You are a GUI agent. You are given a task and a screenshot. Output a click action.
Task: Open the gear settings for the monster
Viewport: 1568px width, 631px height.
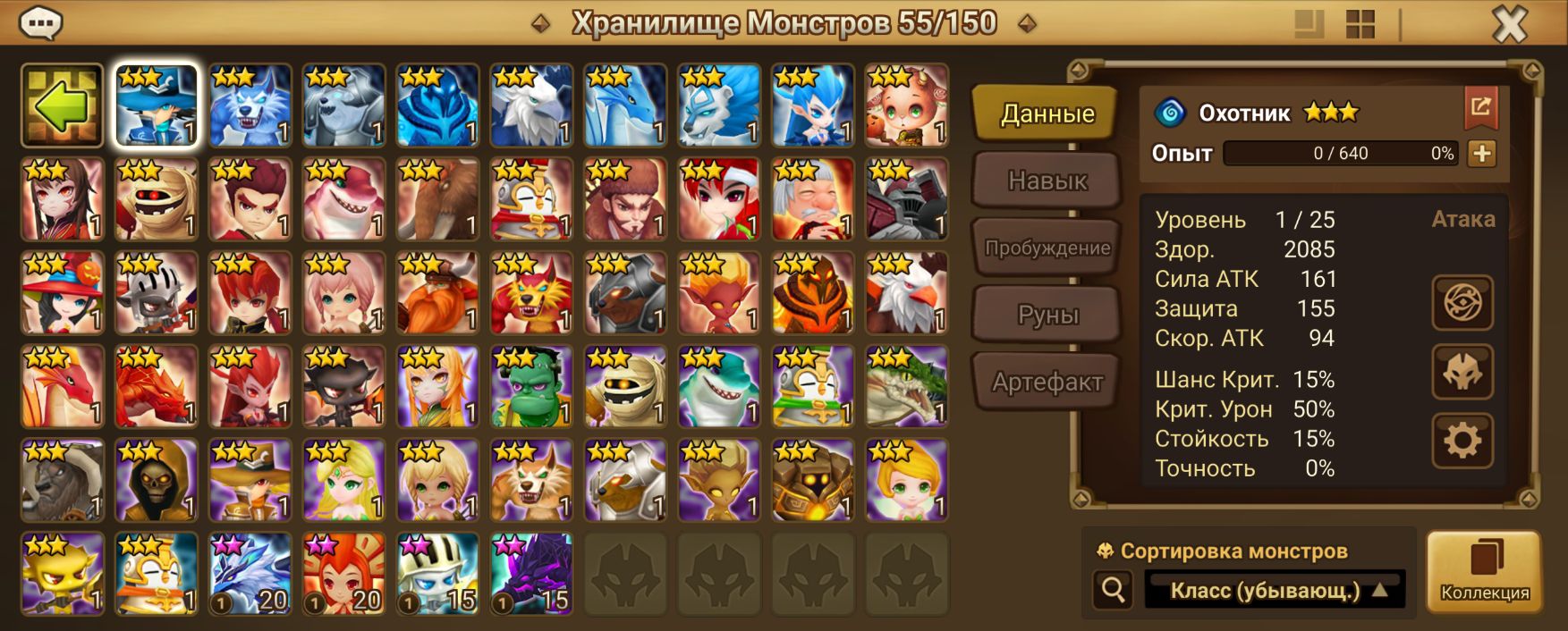1462,441
